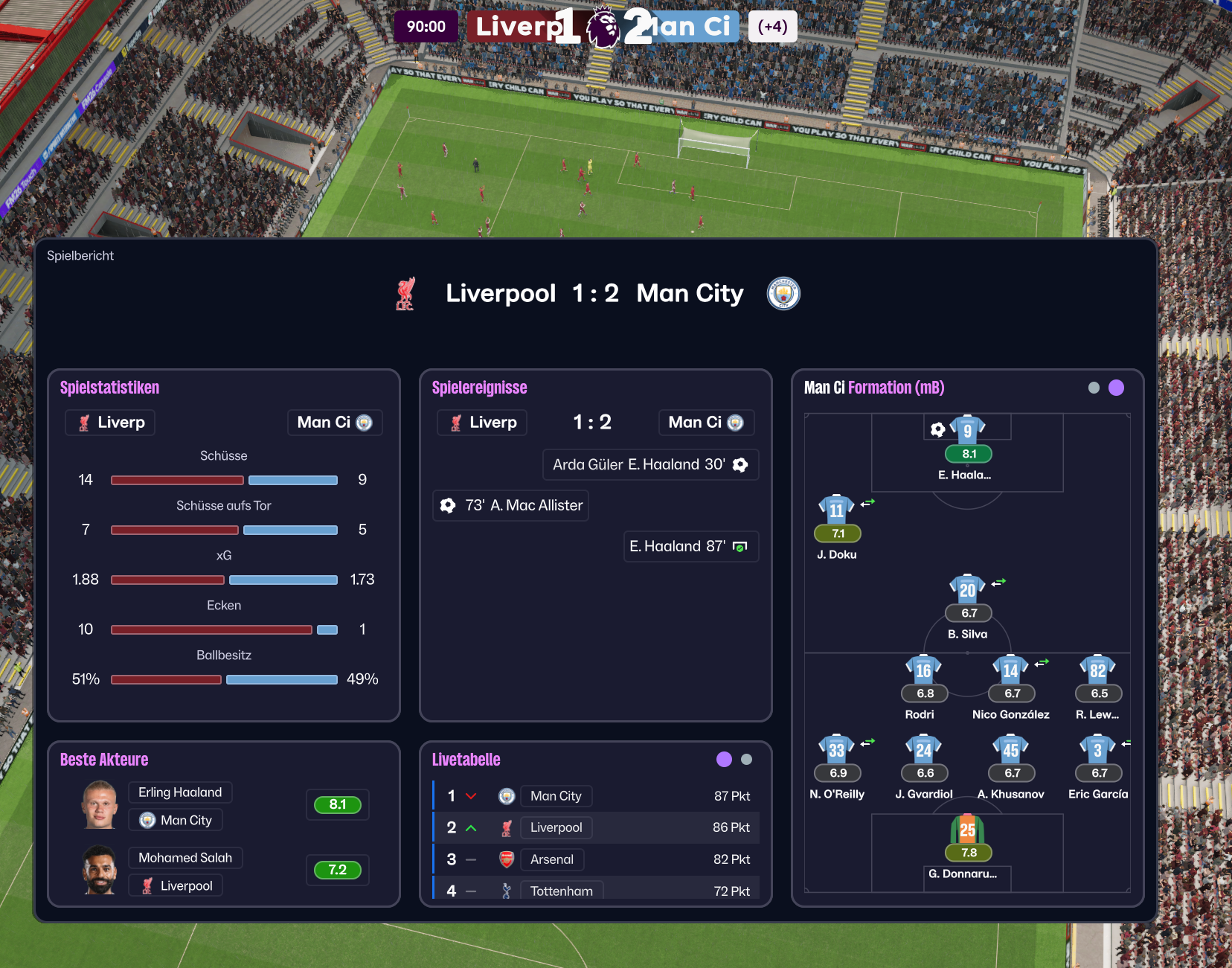View E. Haaland's 87' event

[690, 546]
